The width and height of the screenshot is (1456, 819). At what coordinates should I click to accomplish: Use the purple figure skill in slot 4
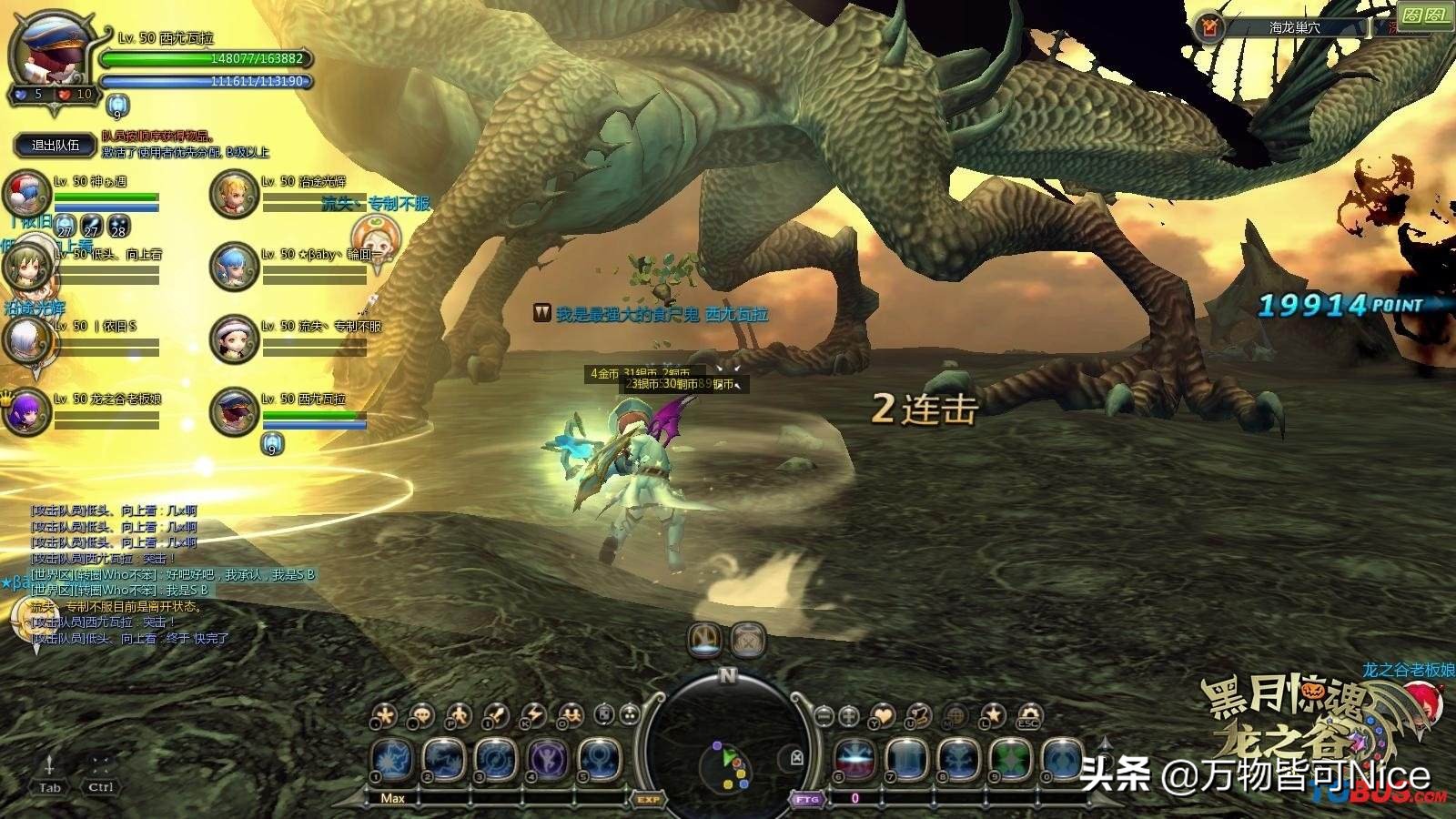pyautogui.click(x=550, y=759)
